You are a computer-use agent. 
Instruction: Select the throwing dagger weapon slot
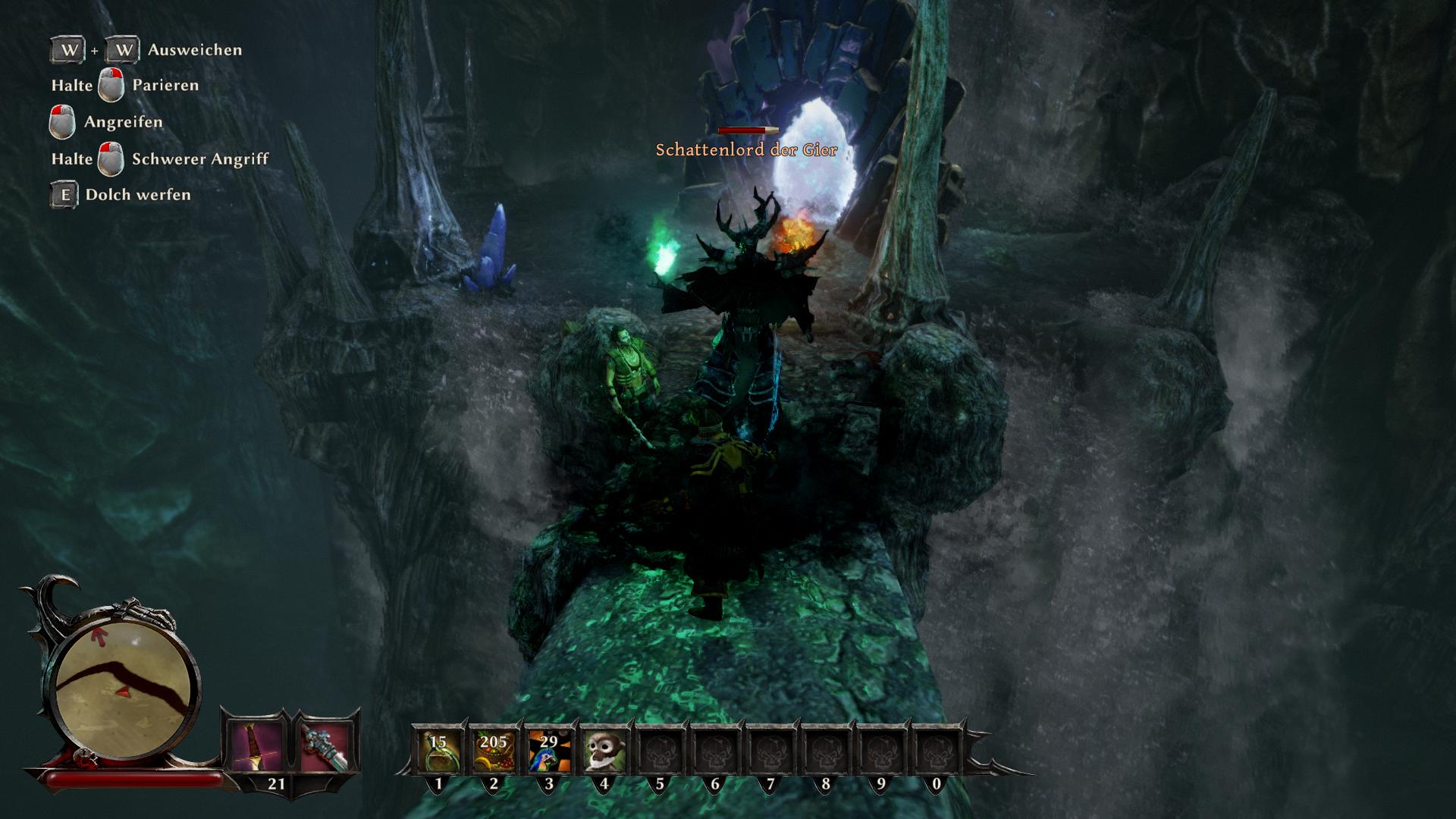tap(256, 747)
